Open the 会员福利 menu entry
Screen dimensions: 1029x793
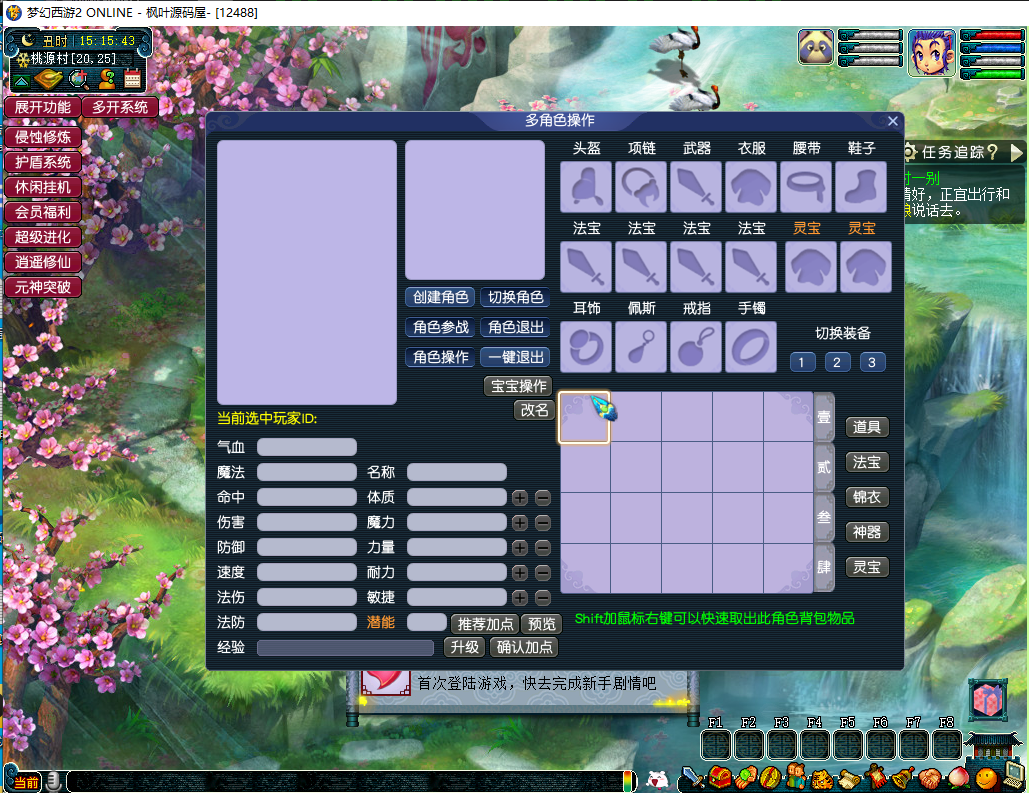[42, 212]
